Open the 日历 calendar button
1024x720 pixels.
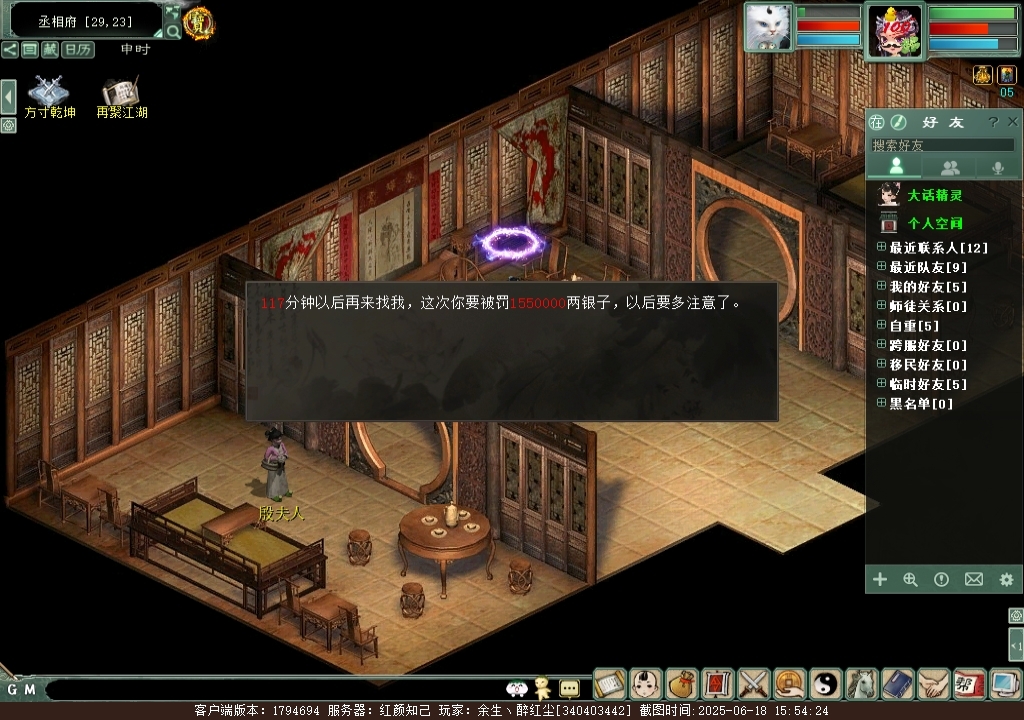pos(77,49)
